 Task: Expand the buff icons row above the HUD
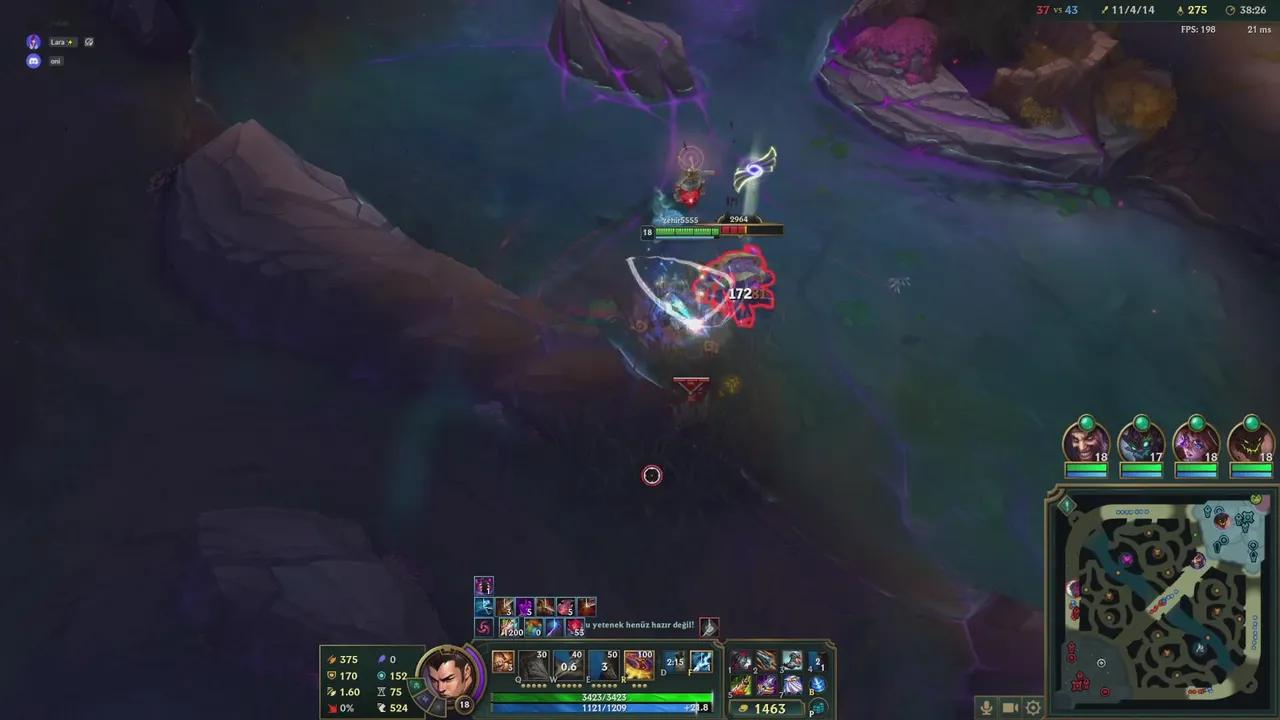click(483, 585)
